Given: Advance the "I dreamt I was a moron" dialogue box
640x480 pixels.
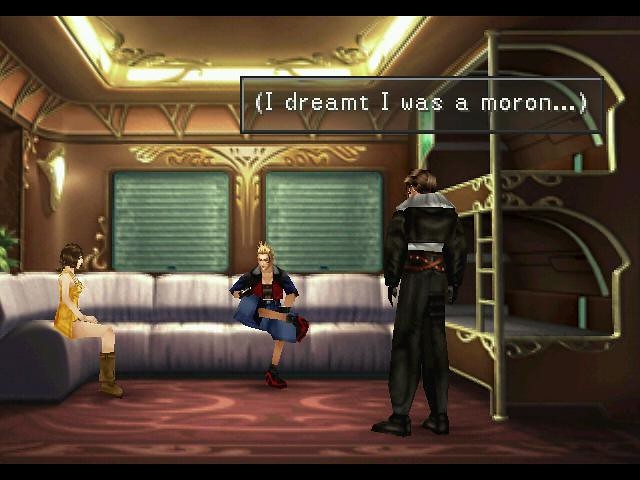Looking at the screenshot, I should pos(421,104).
